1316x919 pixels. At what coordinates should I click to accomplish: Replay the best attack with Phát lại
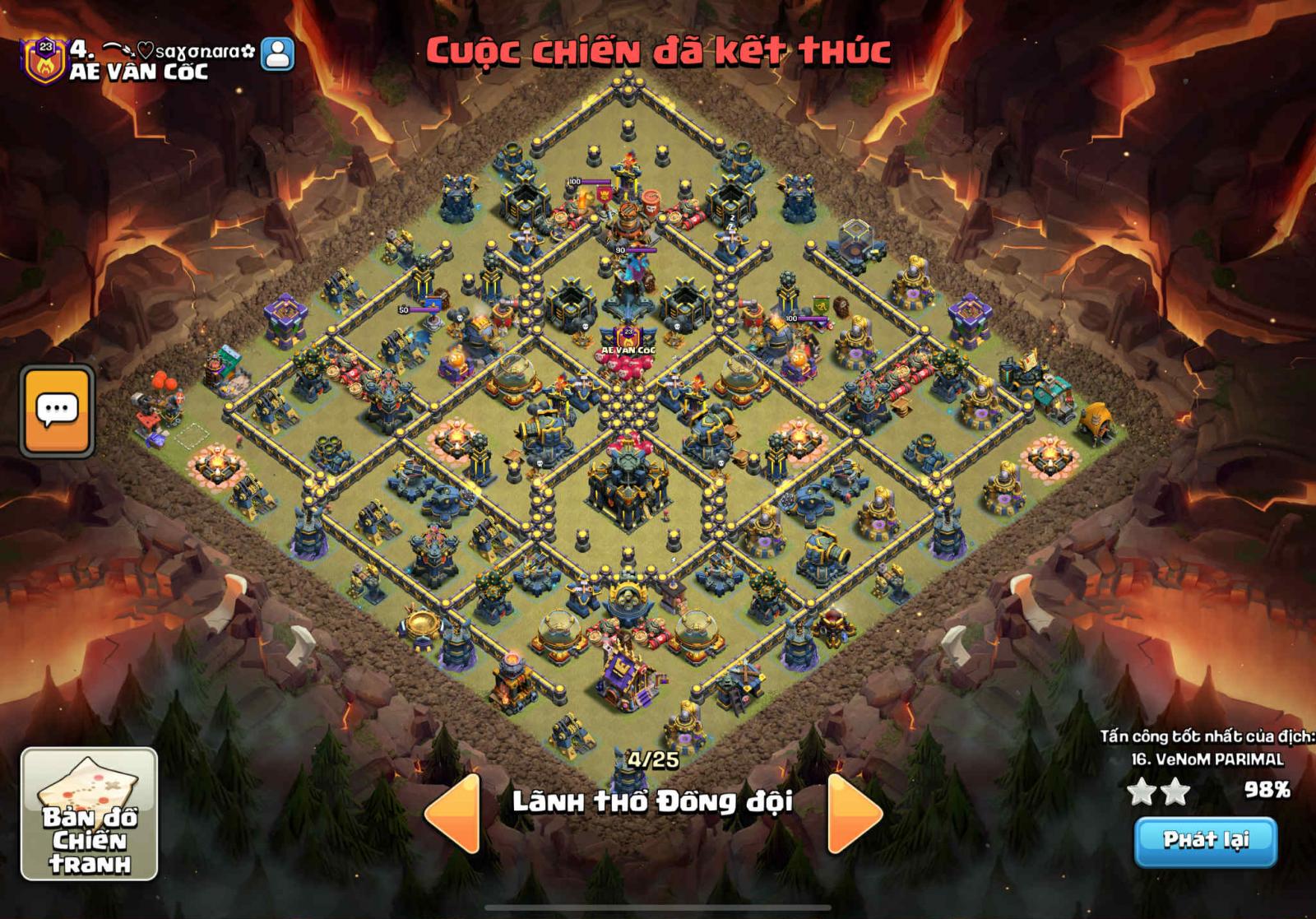point(1205,840)
